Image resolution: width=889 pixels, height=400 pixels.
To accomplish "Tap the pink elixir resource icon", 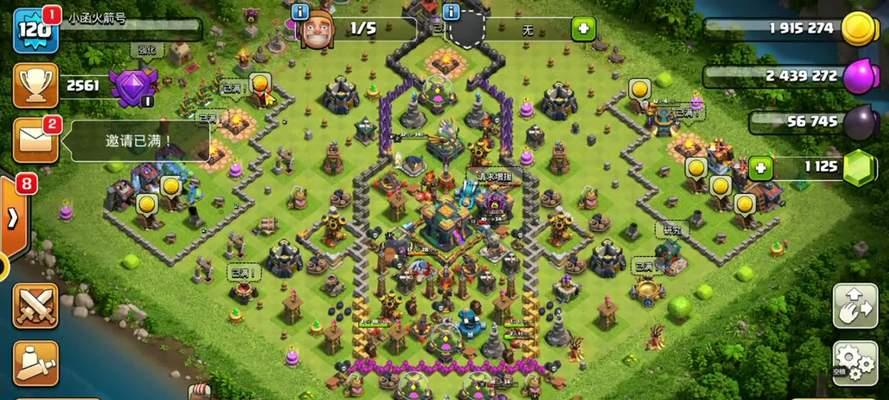I will click(x=859, y=76).
